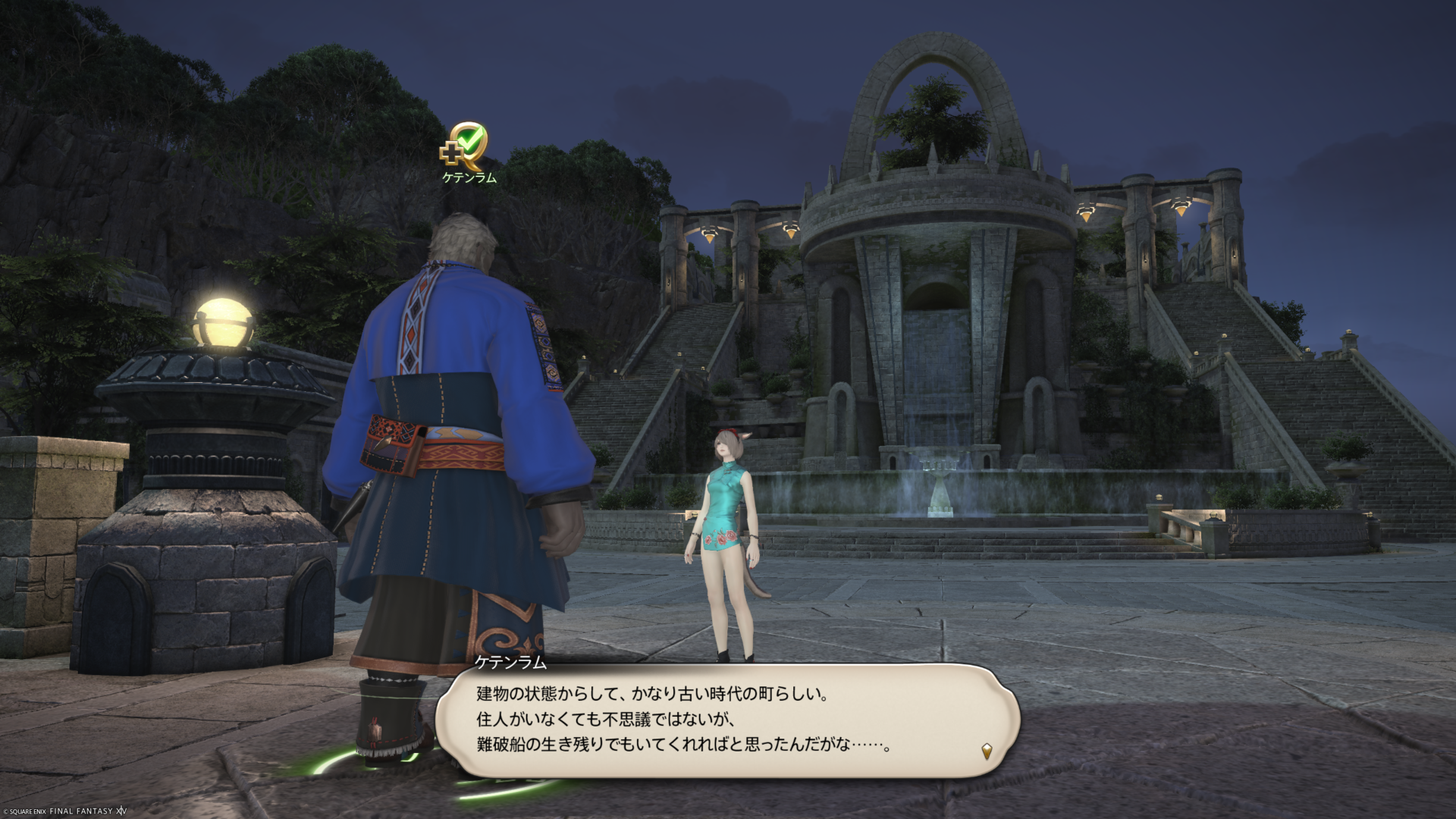Continue ケテンラム's speech bubble text
This screenshot has width=1456, height=819.
coord(726,719)
